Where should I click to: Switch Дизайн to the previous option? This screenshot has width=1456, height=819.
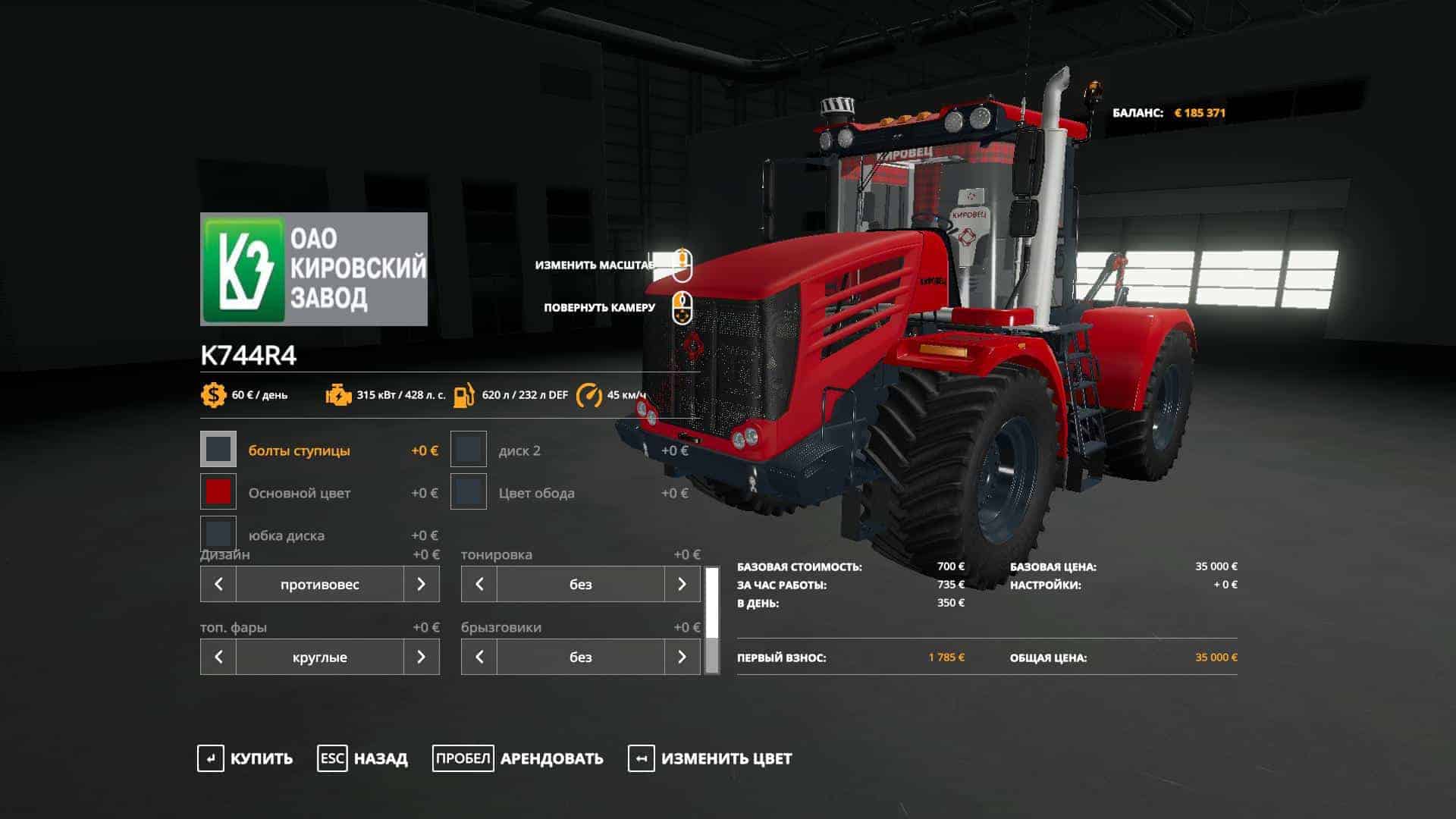(x=218, y=584)
